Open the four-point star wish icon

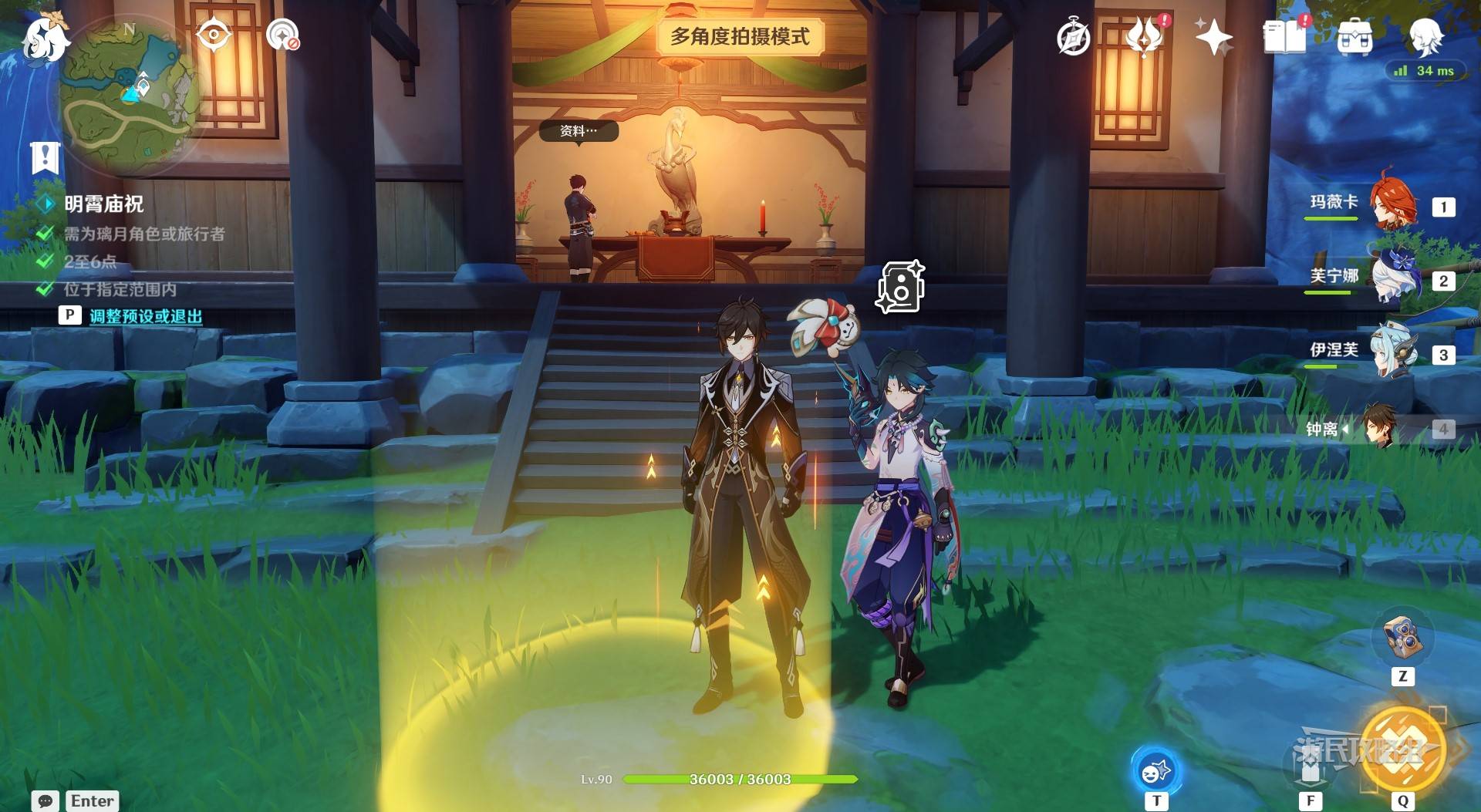[x=1213, y=37]
